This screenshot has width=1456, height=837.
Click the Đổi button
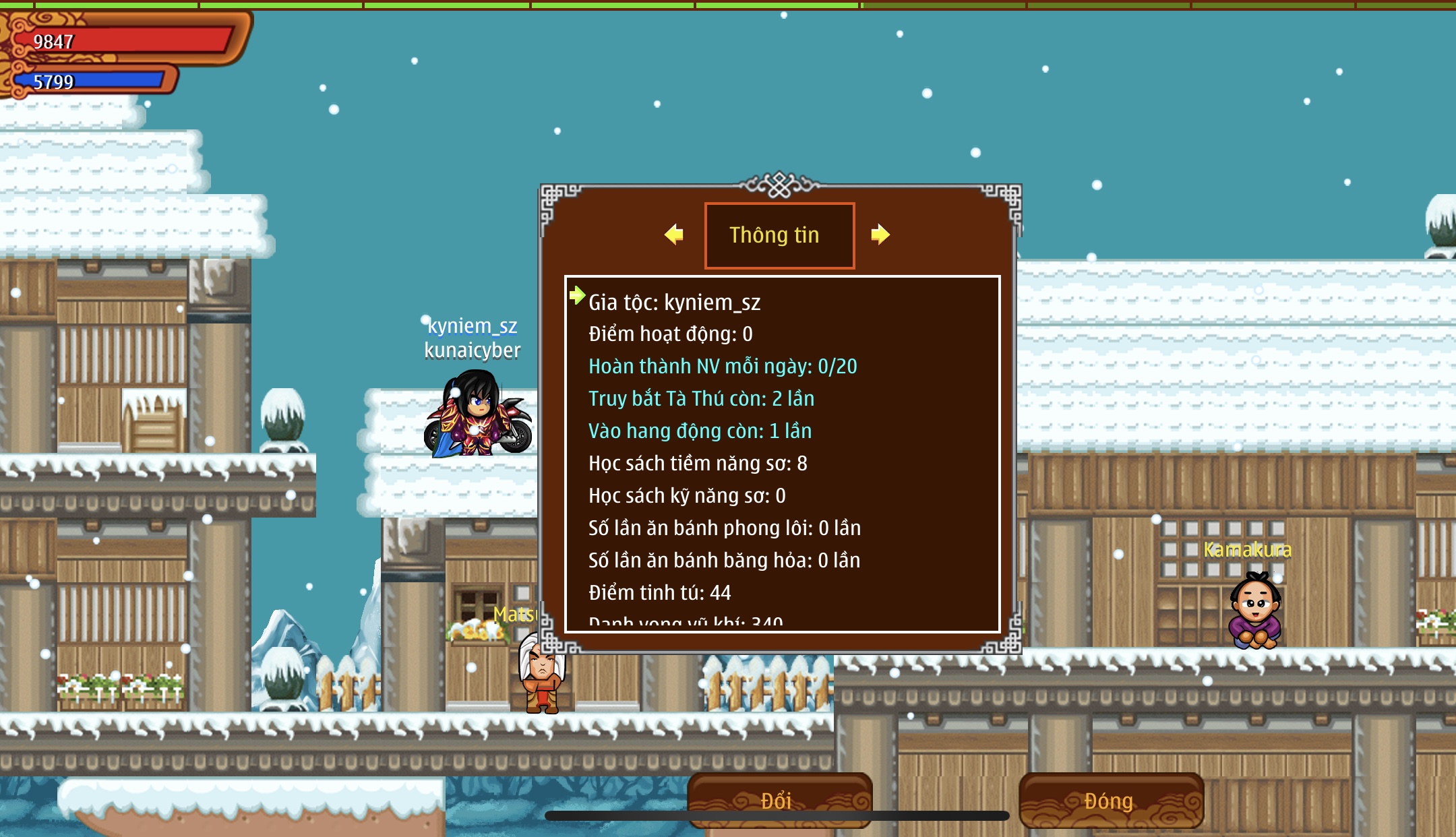tap(779, 800)
